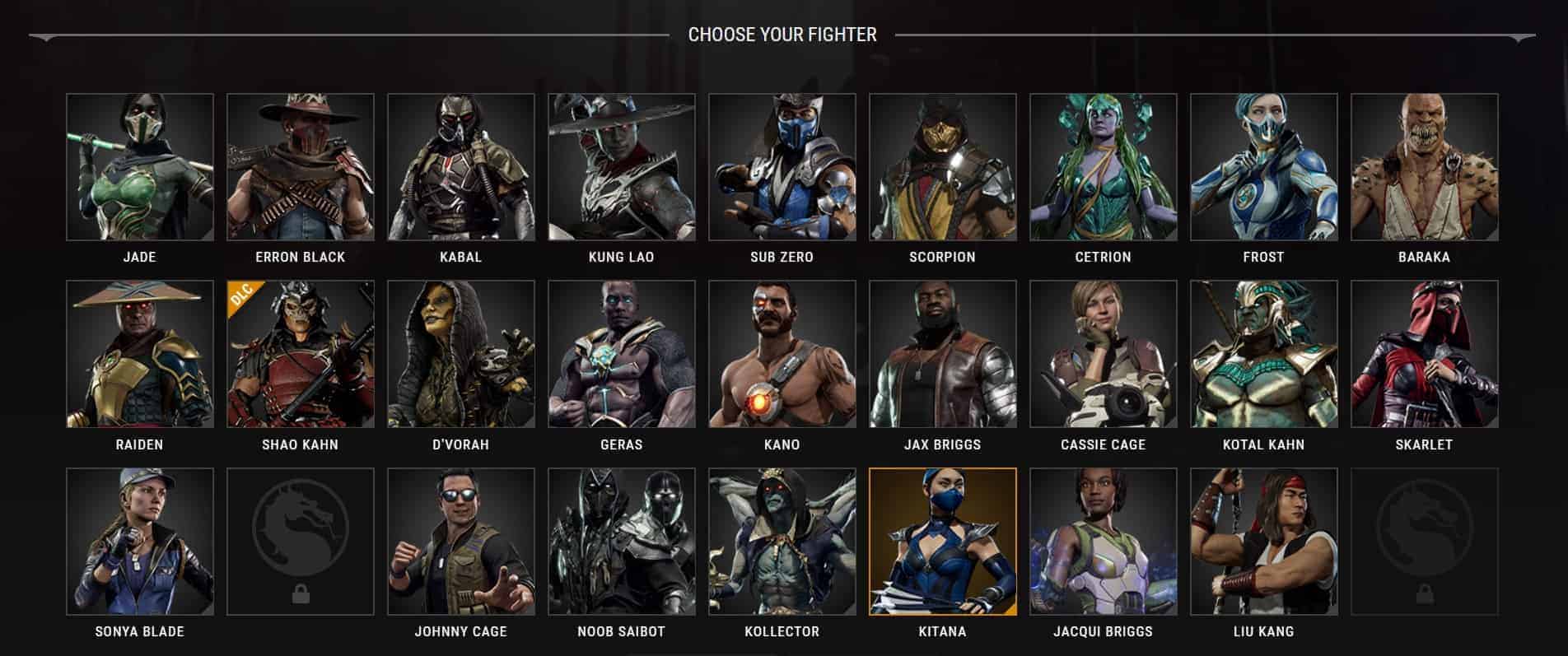Image resolution: width=1568 pixels, height=656 pixels.
Task: Select the DLC fighter Shao Kahn
Action: click(x=301, y=354)
